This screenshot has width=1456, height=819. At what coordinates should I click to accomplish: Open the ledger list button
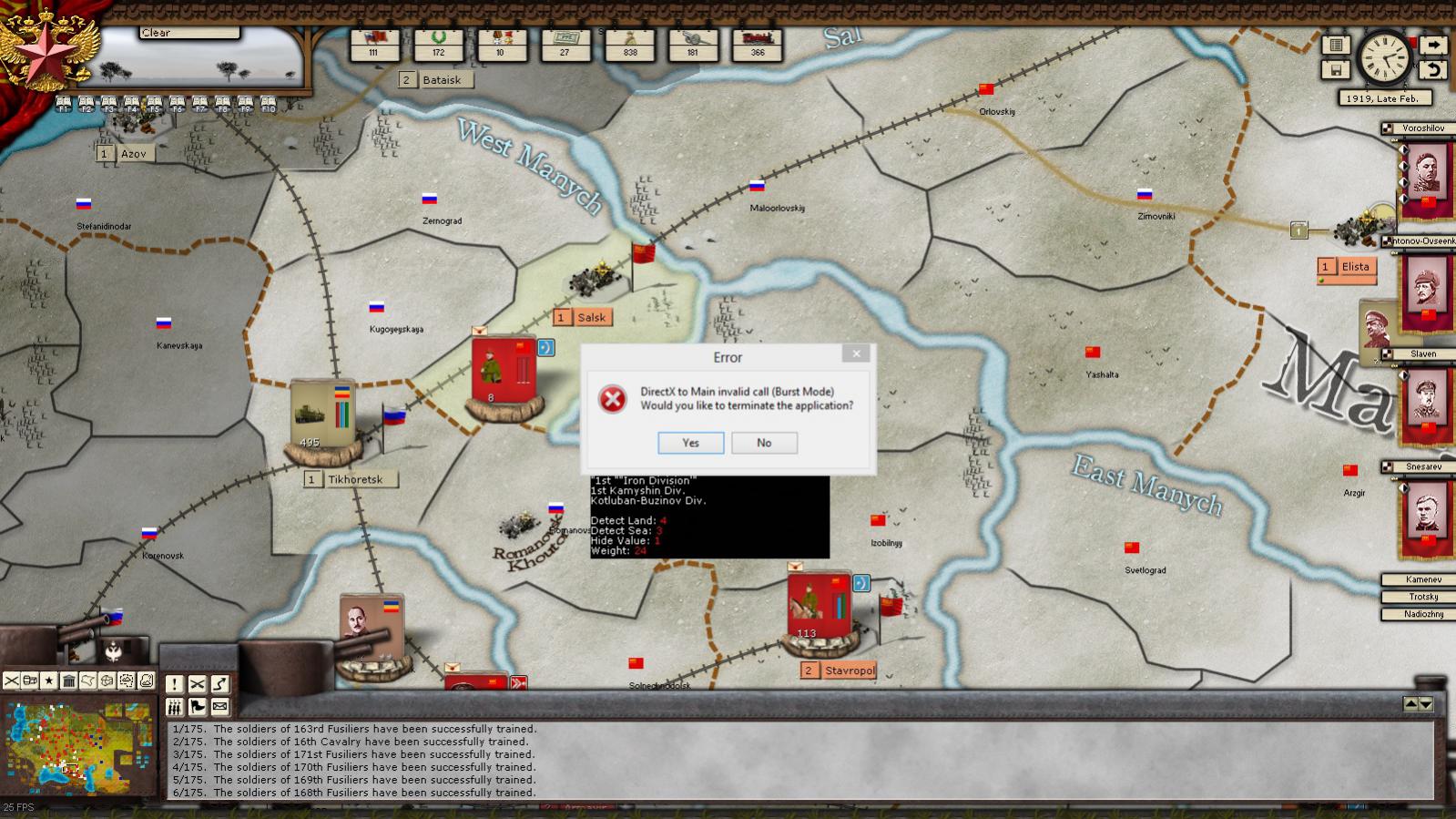coord(1336,45)
